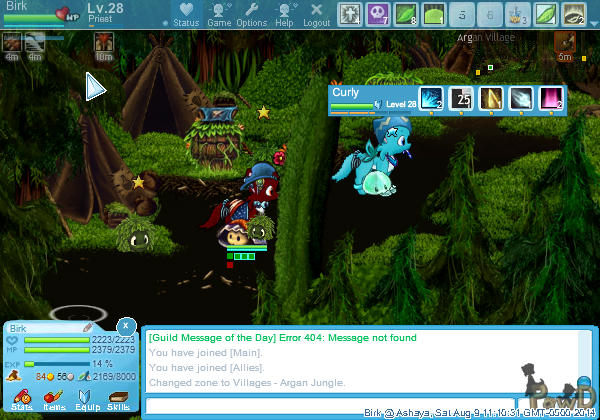The width and height of the screenshot is (600, 420).
Task: Open the Help menu
Action: [x=284, y=14]
